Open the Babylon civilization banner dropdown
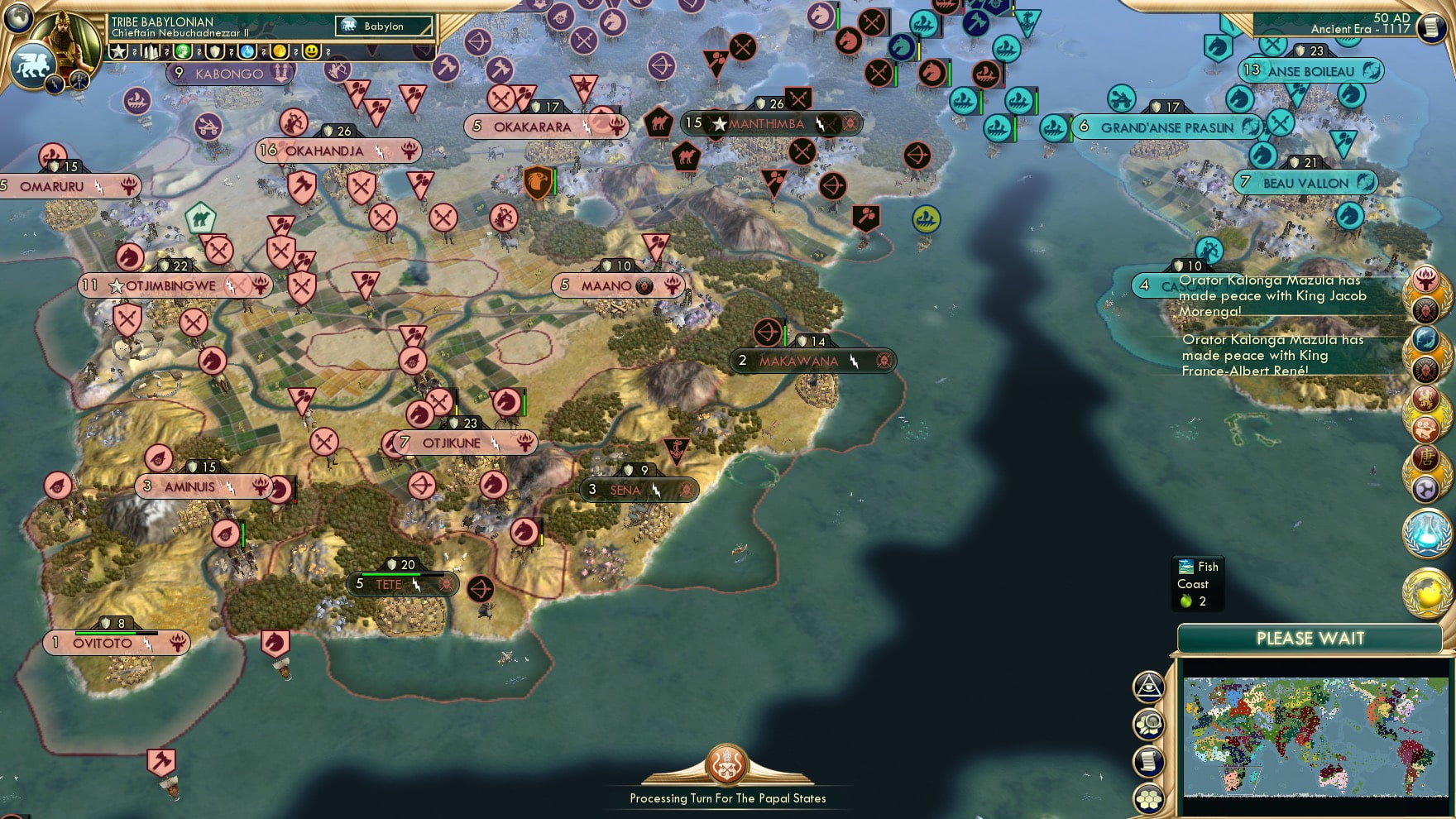The image size is (1456, 819). [x=383, y=26]
